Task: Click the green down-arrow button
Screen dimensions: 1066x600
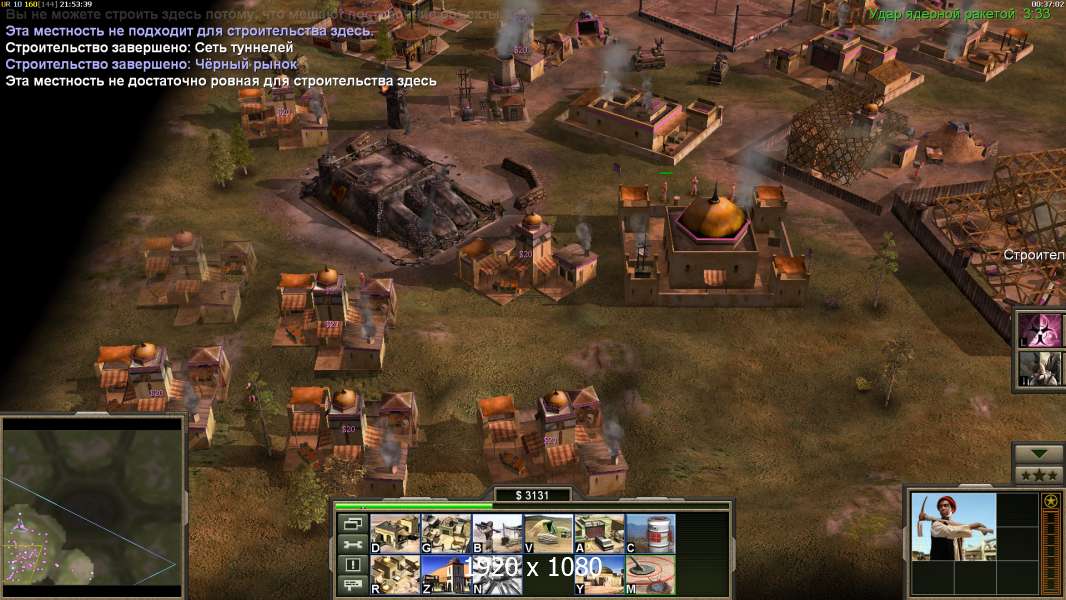Action: tap(1038, 454)
